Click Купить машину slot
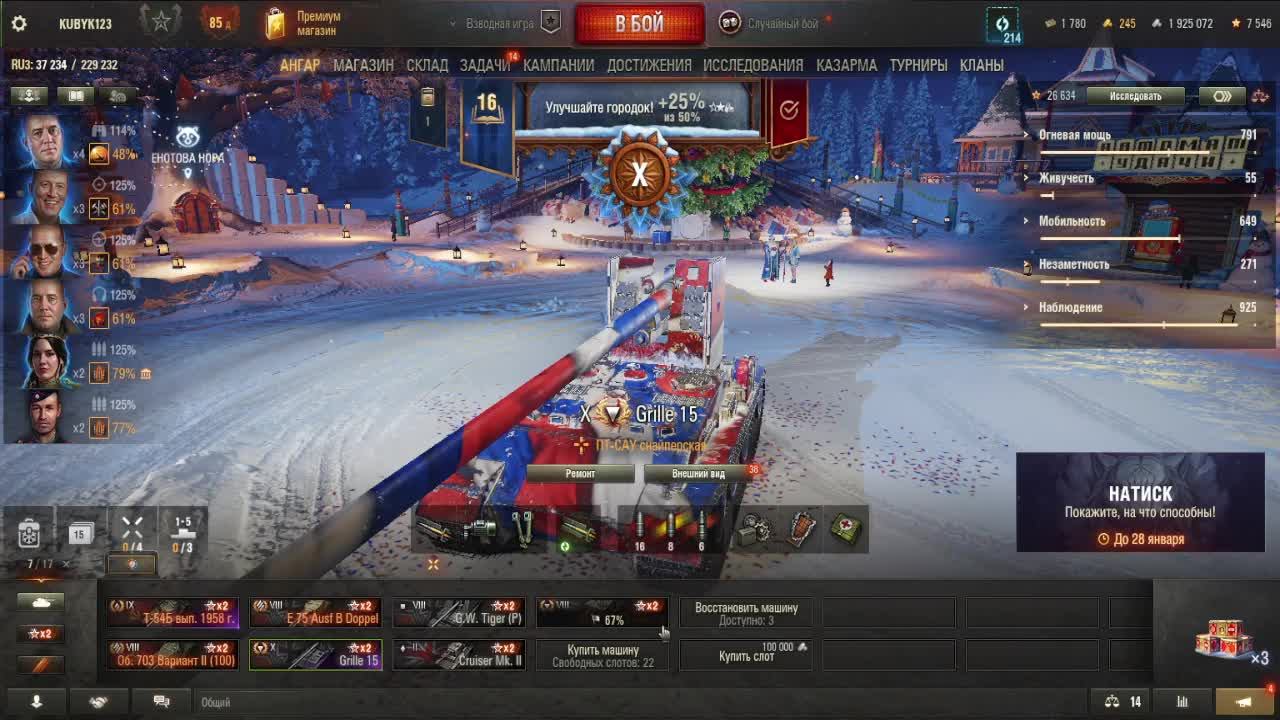The height and width of the screenshot is (720, 1280). pos(603,655)
